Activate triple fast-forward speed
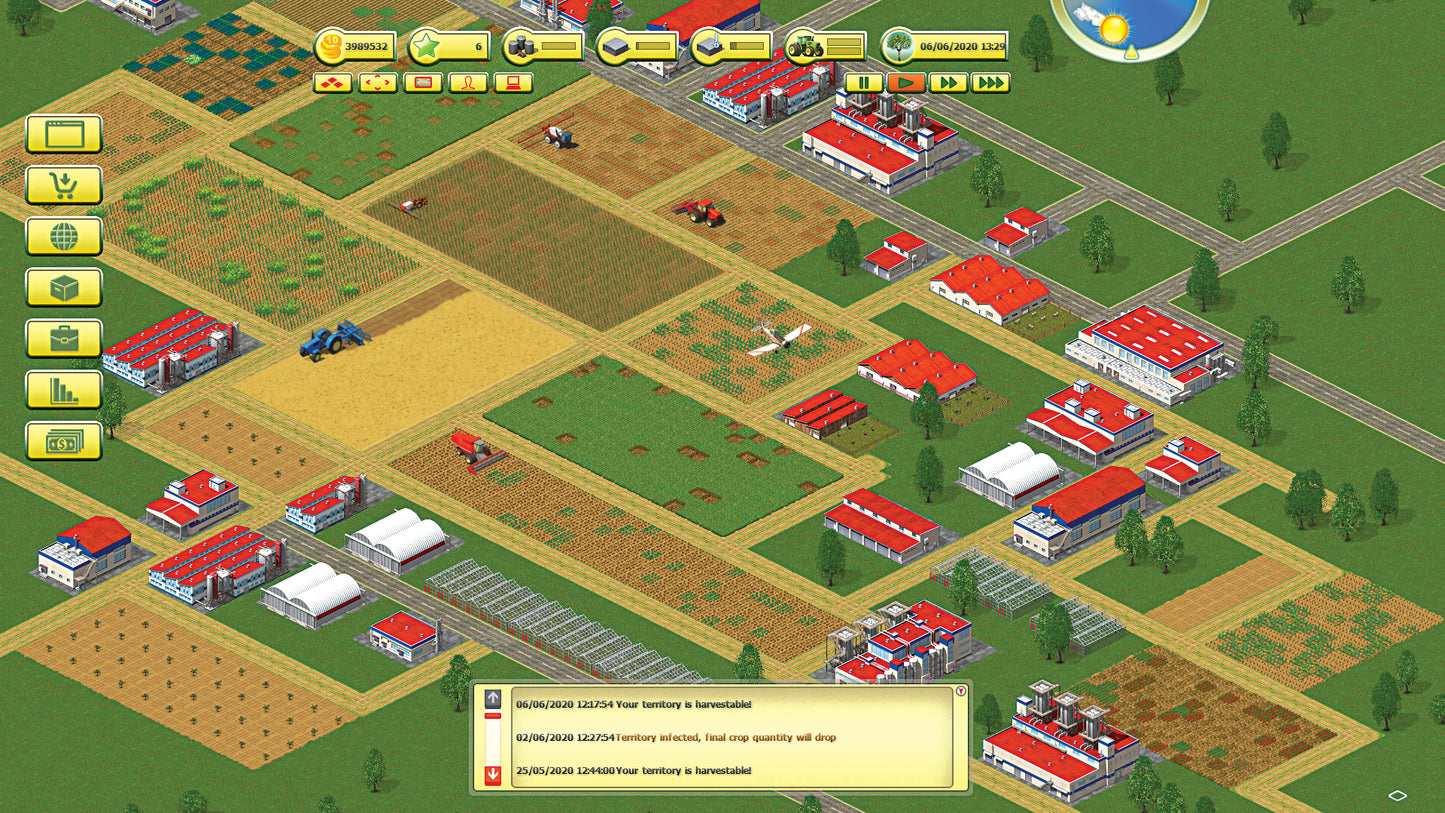 [990, 83]
